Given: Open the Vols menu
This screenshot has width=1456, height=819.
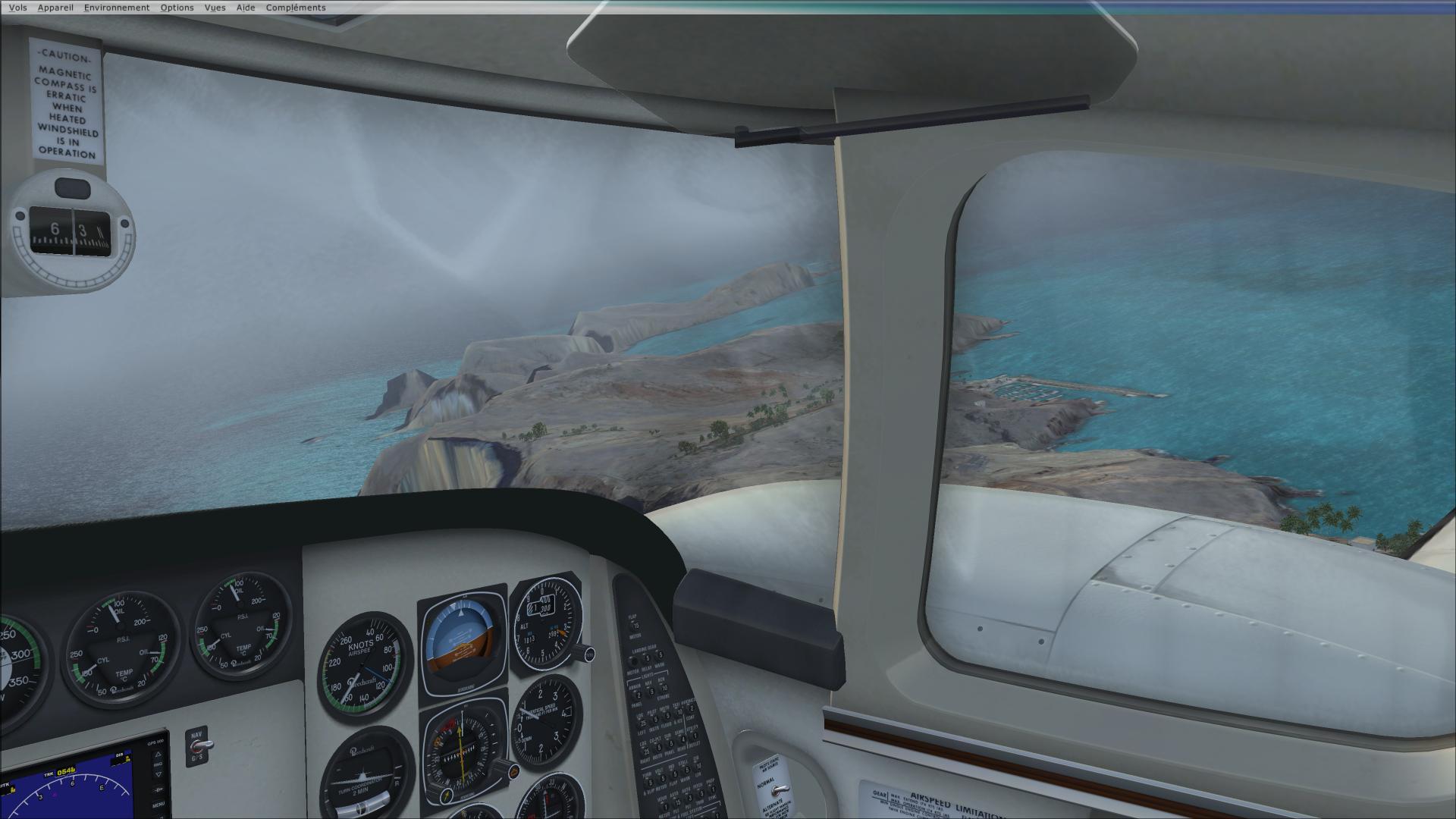Looking at the screenshot, I should click(17, 8).
